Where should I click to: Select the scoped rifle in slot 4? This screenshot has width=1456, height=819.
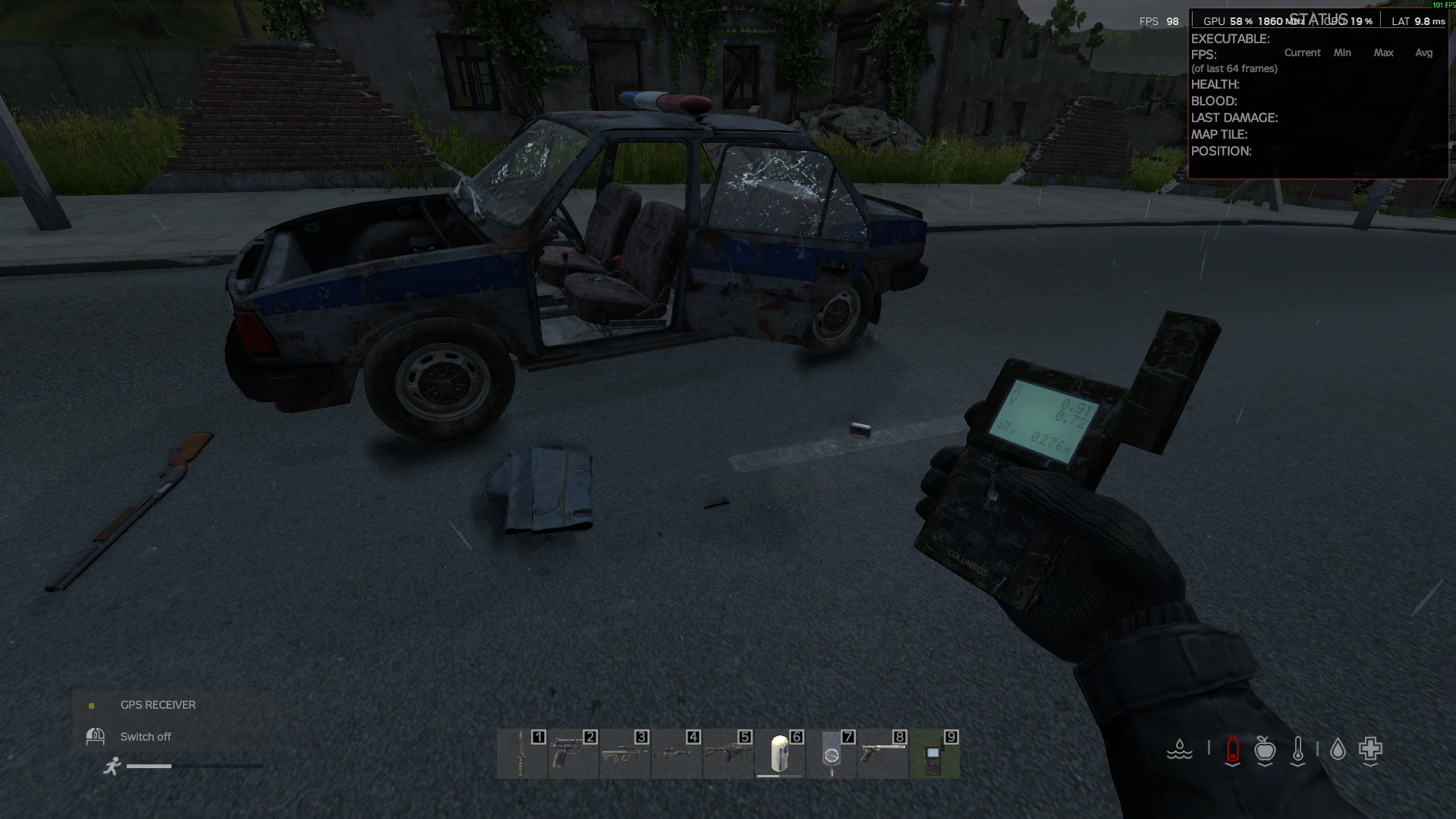tap(676, 754)
